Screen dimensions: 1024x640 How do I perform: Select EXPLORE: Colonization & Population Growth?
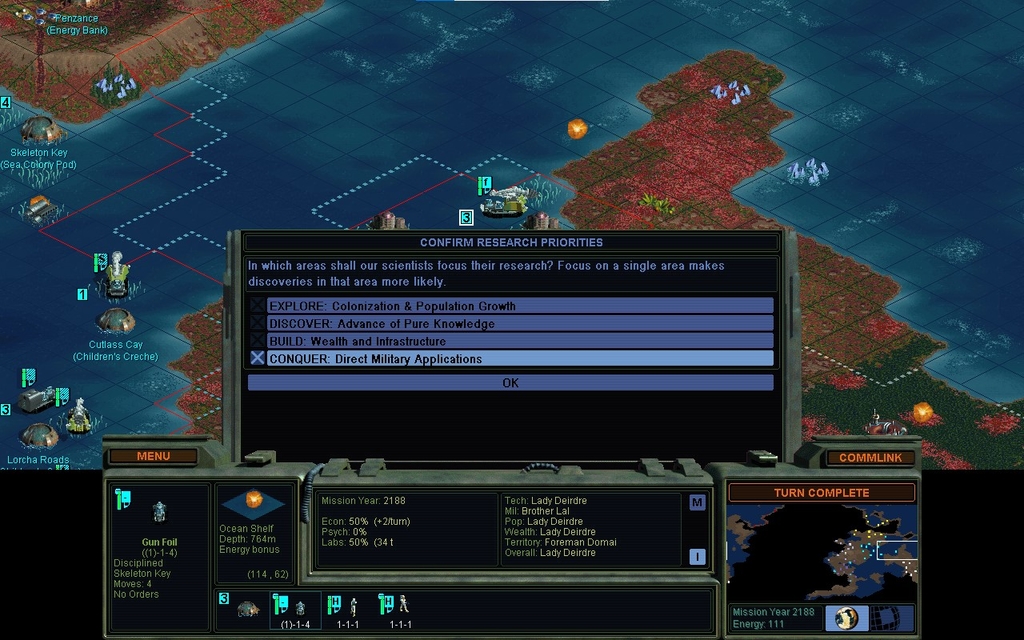tap(510, 306)
